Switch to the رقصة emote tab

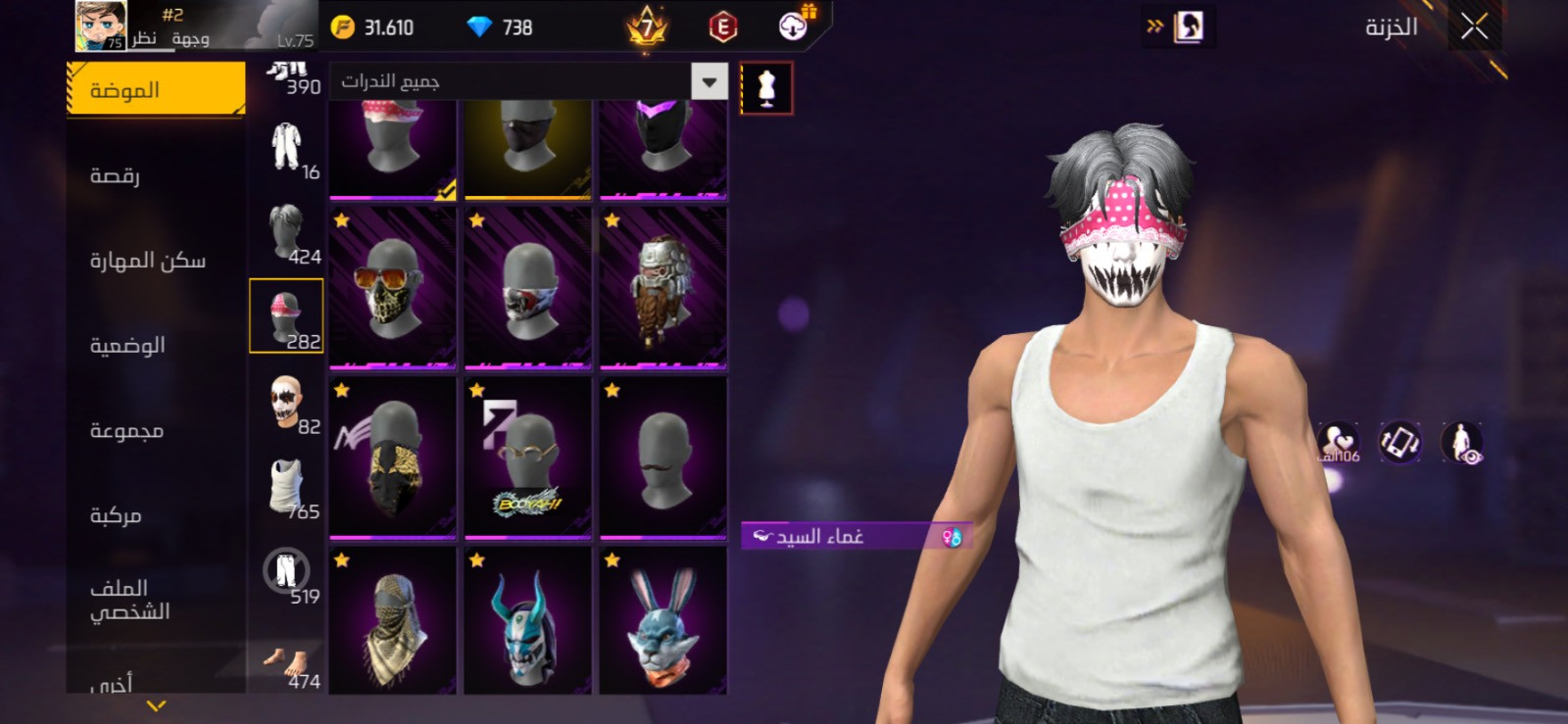coord(116,175)
